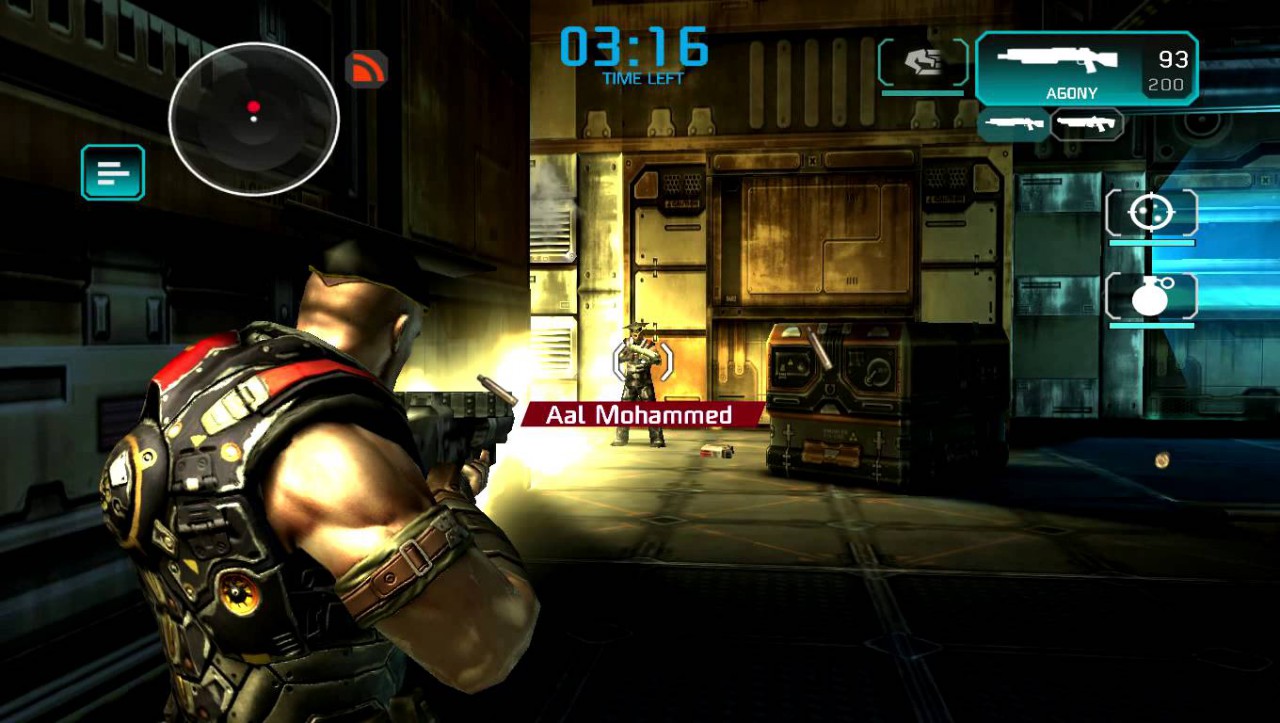Switch to the highlighted teal weapon slot
The image size is (1280, 723).
point(1013,124)
